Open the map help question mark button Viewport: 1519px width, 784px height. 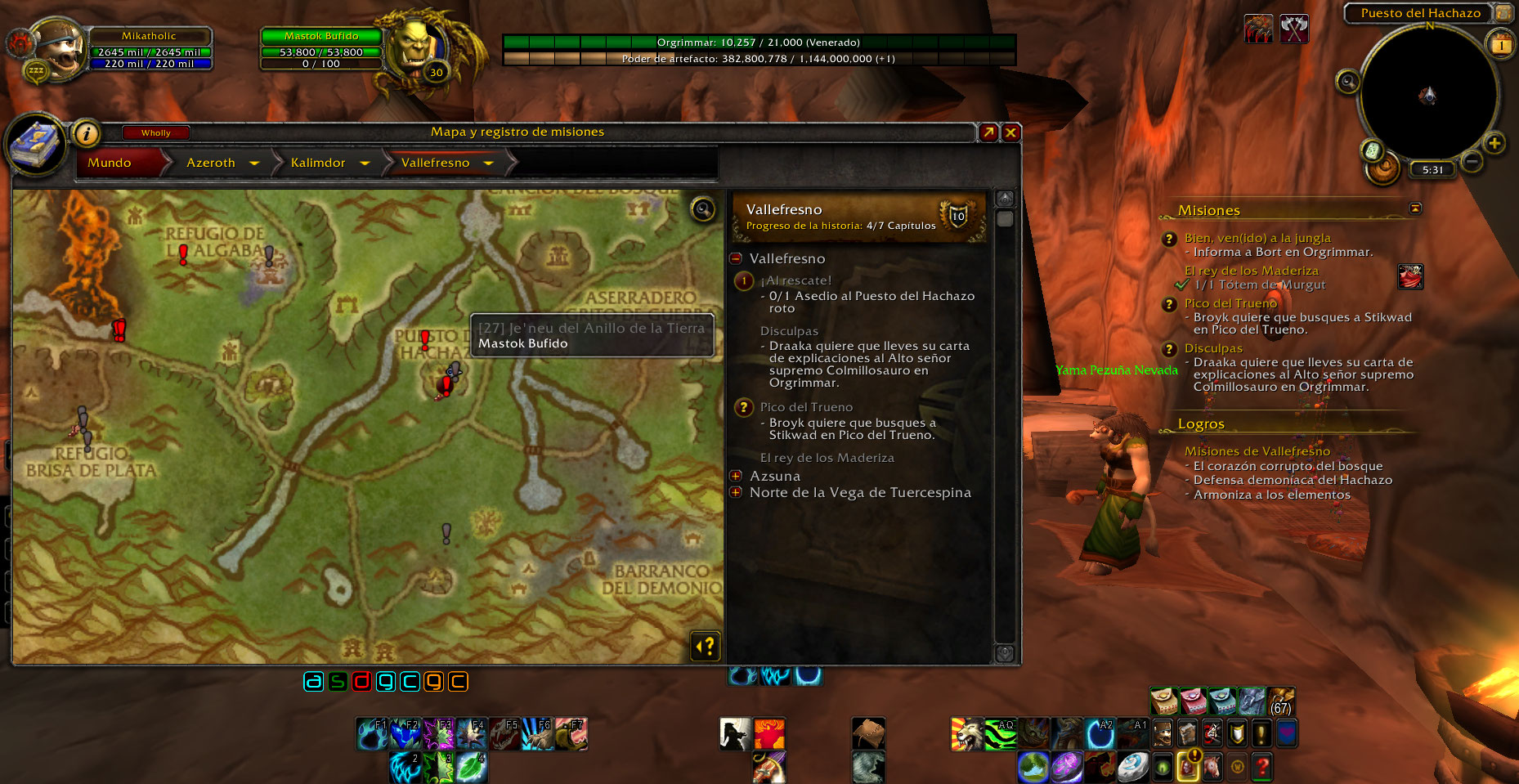pos(706,646)
